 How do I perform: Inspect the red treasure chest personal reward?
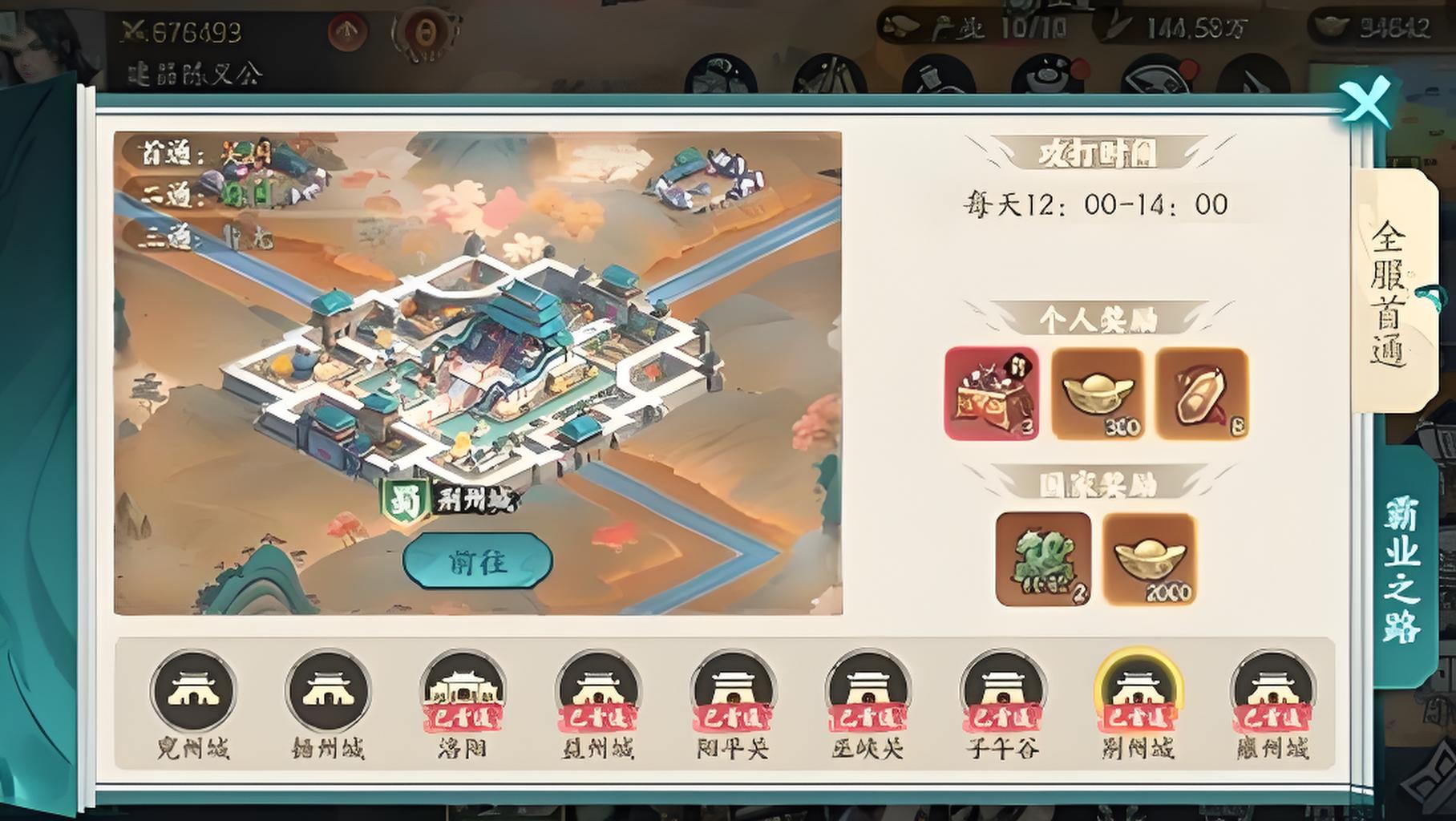[992, 394]
